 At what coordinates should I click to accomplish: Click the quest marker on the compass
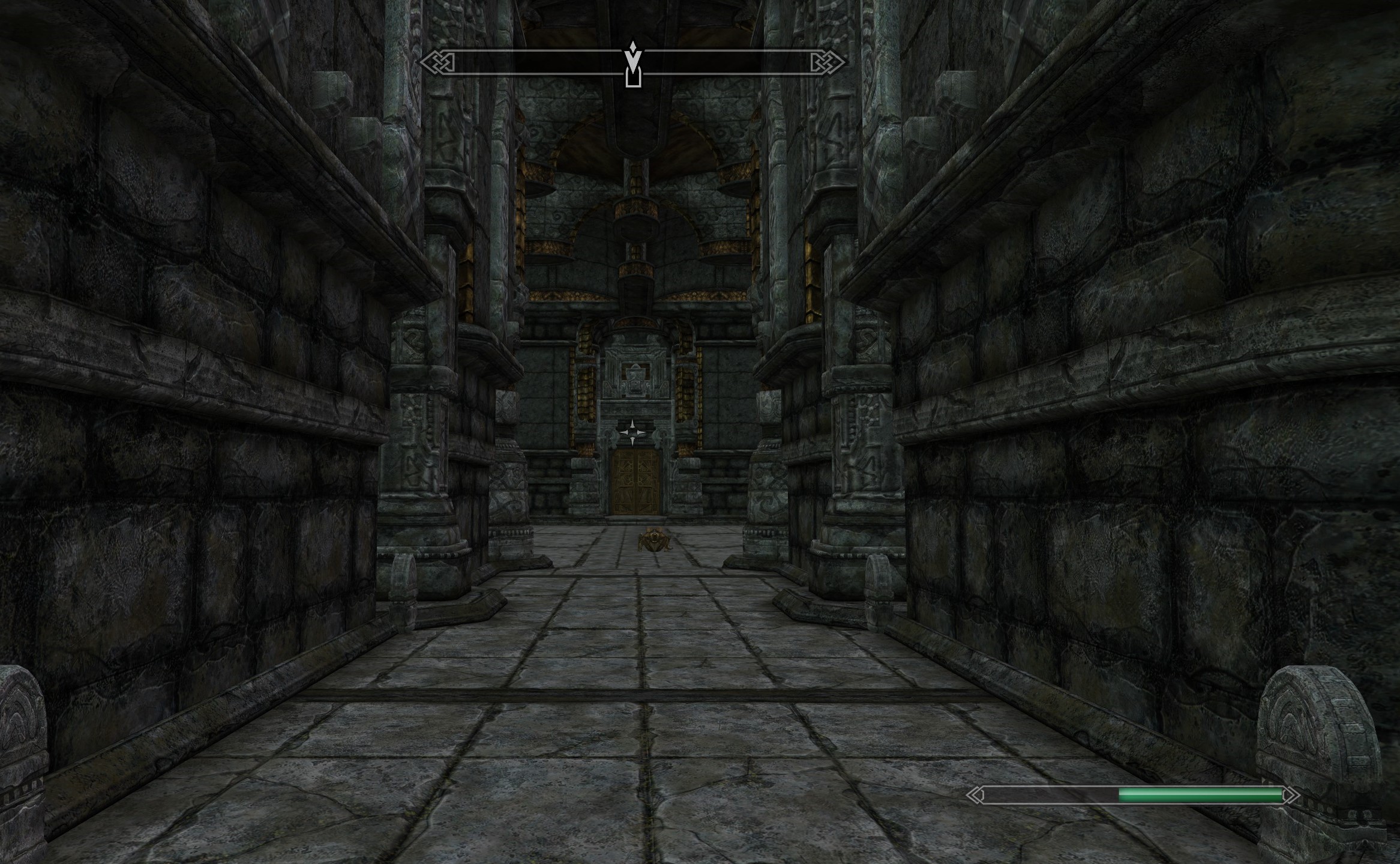(633, 59)
